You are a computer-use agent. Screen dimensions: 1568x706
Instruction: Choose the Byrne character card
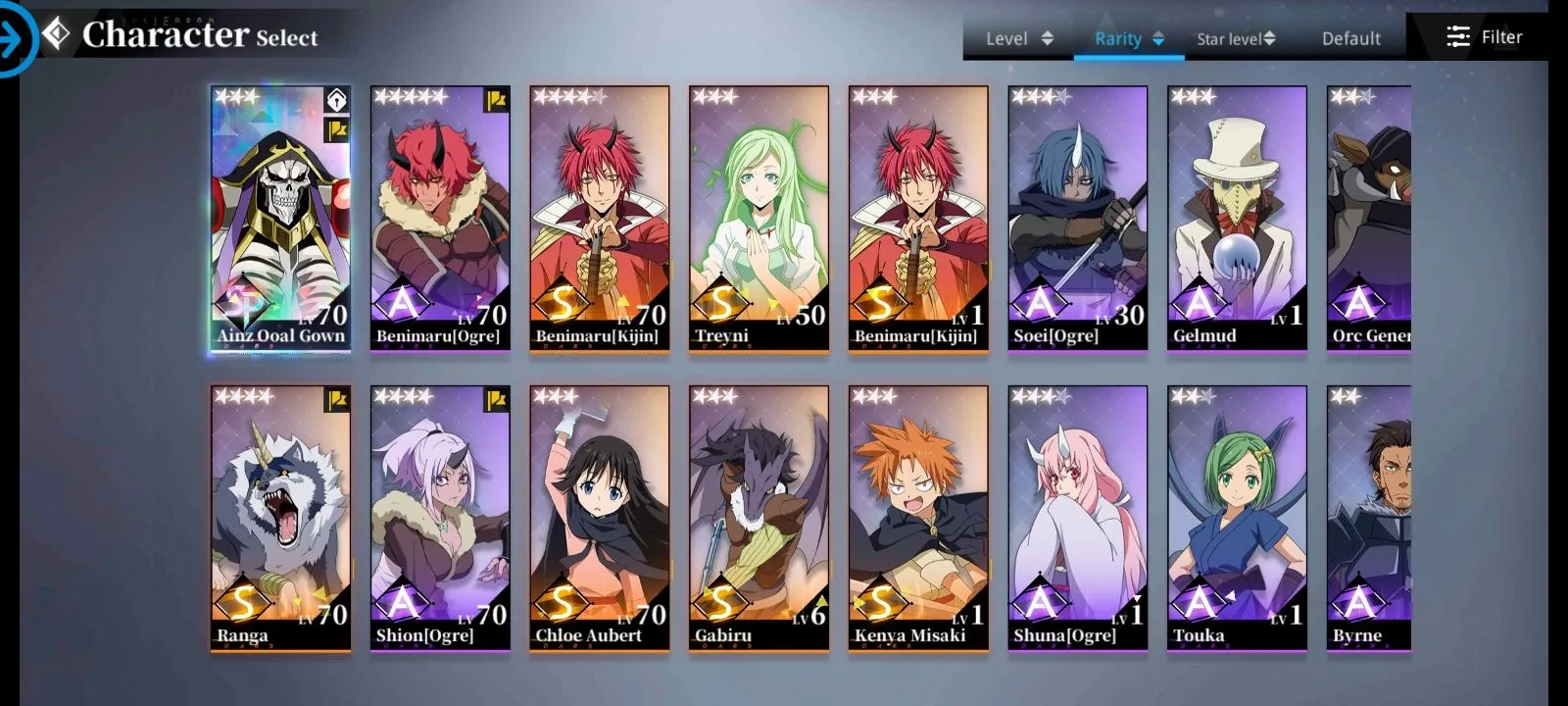(x=1369, y=518)
